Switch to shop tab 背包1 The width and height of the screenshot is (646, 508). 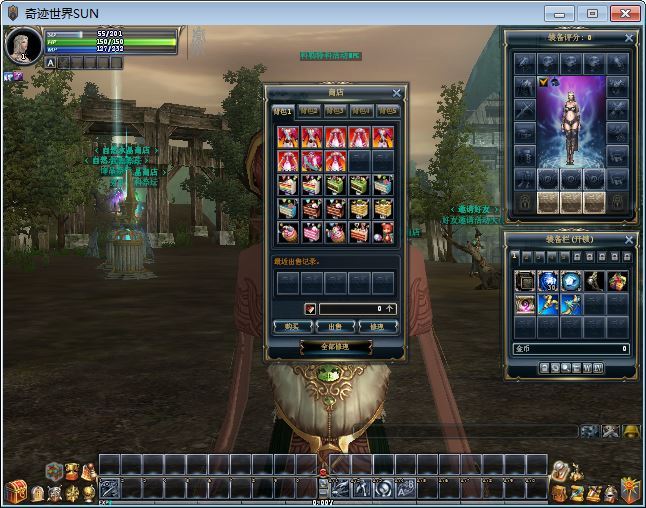pyautogui.click(x=283, y=111)
